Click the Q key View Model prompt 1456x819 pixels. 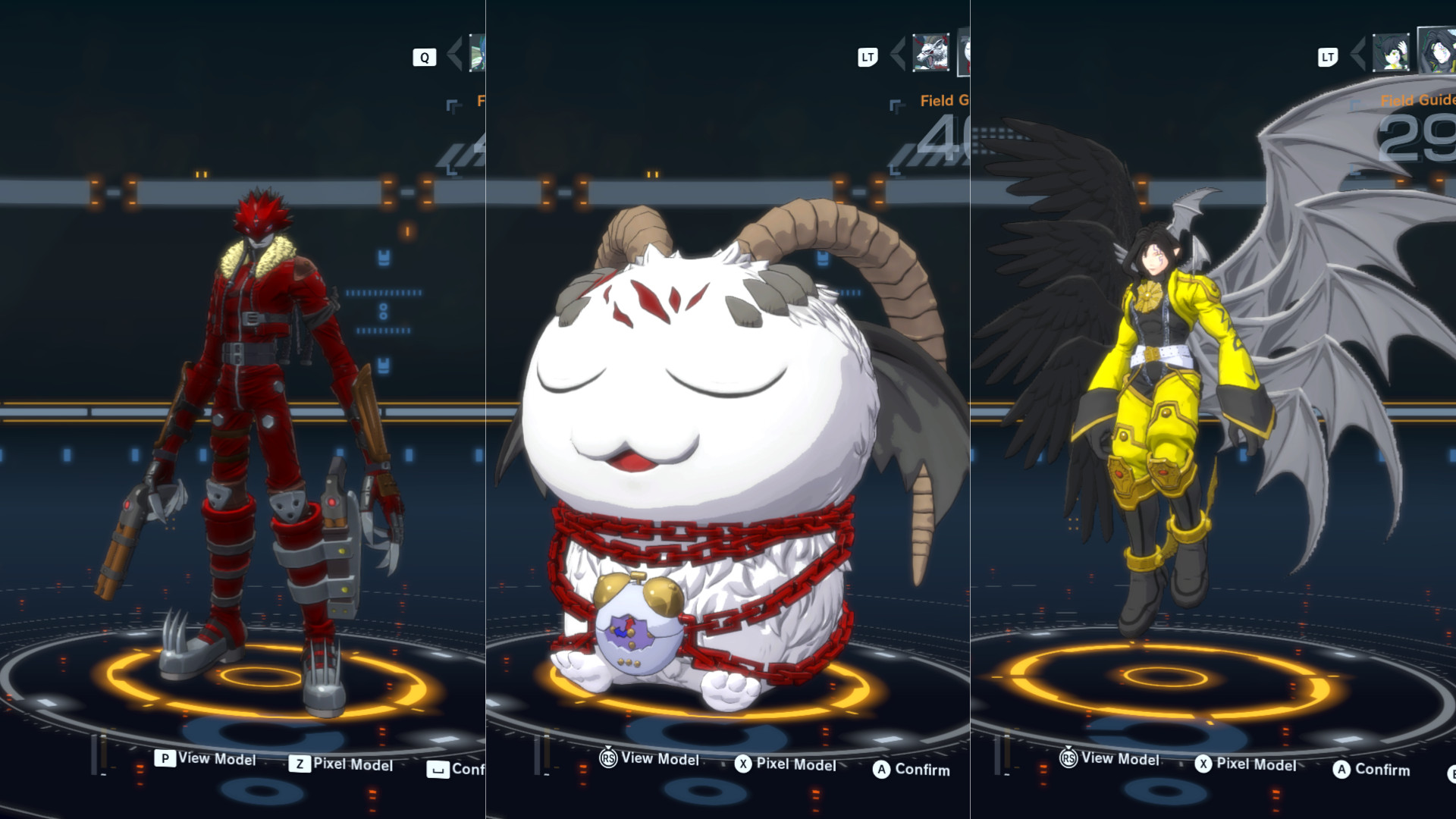(425, 57)
